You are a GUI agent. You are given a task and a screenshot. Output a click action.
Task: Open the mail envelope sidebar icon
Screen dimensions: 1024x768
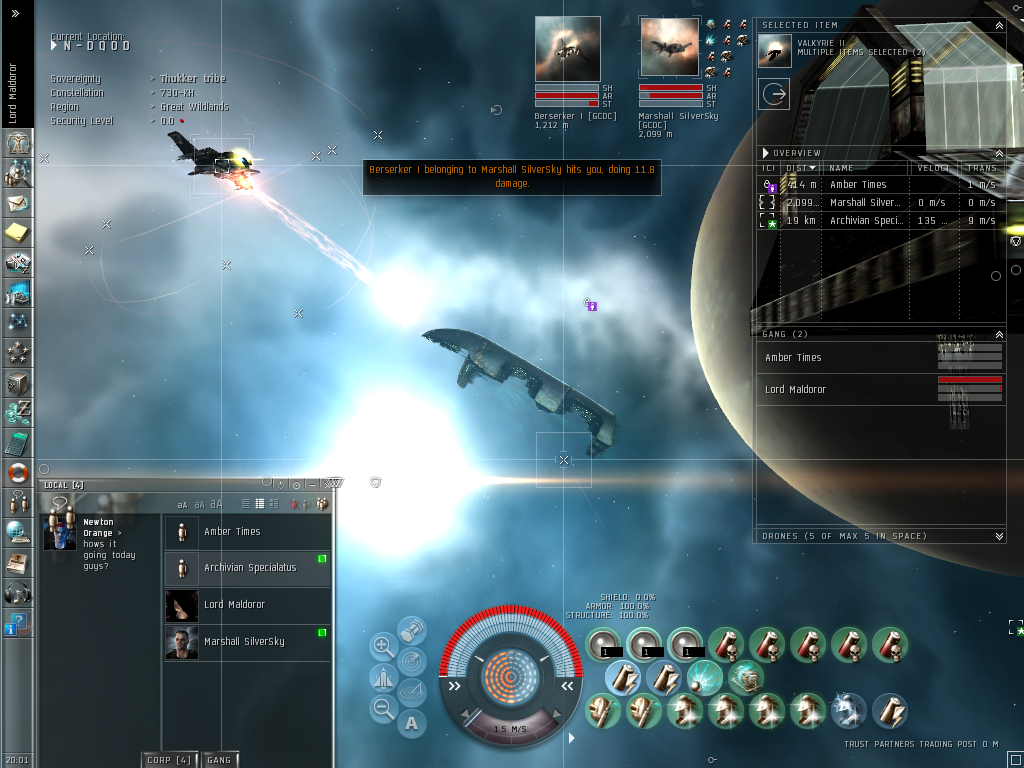[17, 203]
